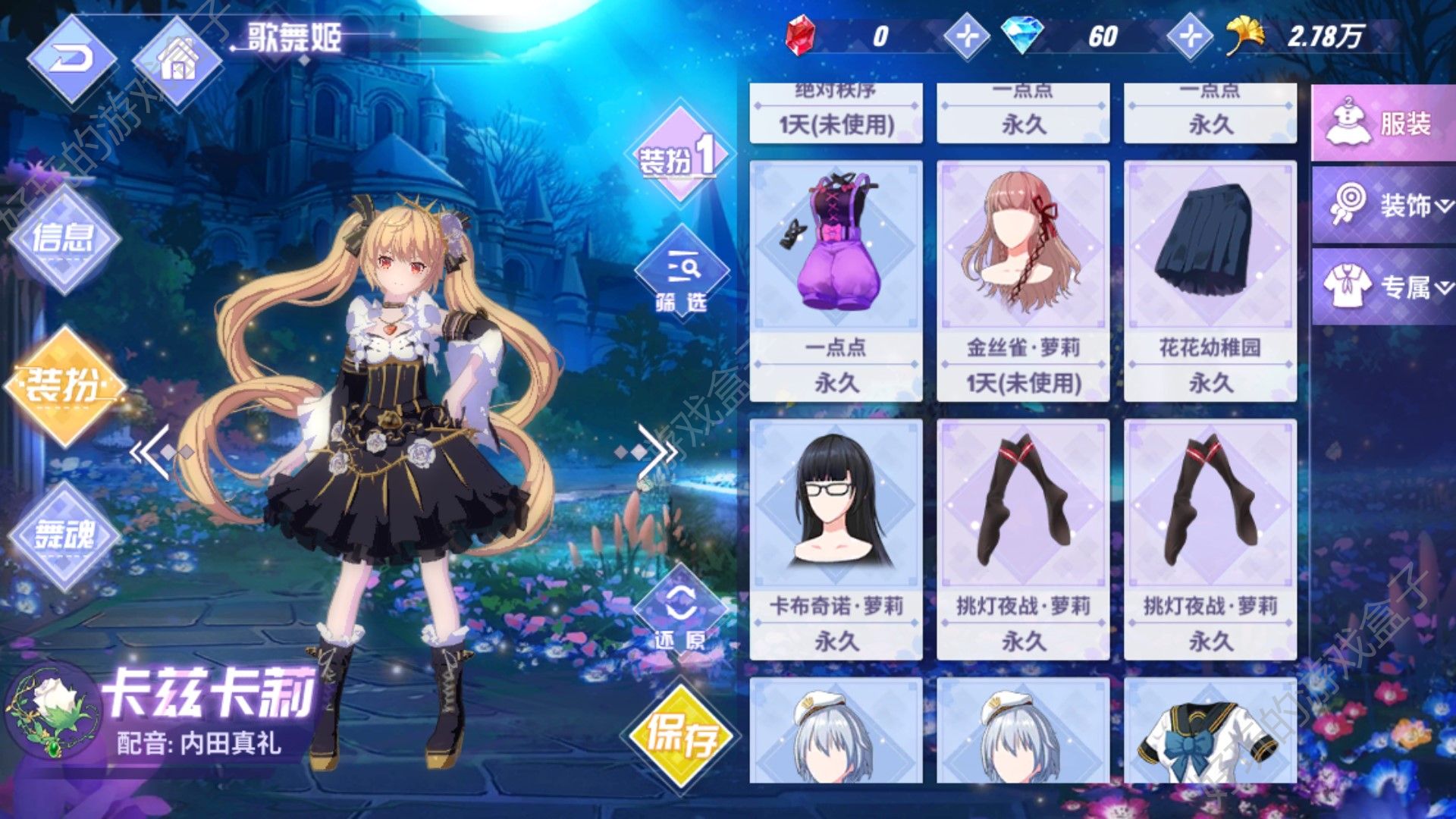Choose the 服装 clothing category
Viewport: 1456px width, 819px height.
pyautogui.click(x=1382, y=124)
